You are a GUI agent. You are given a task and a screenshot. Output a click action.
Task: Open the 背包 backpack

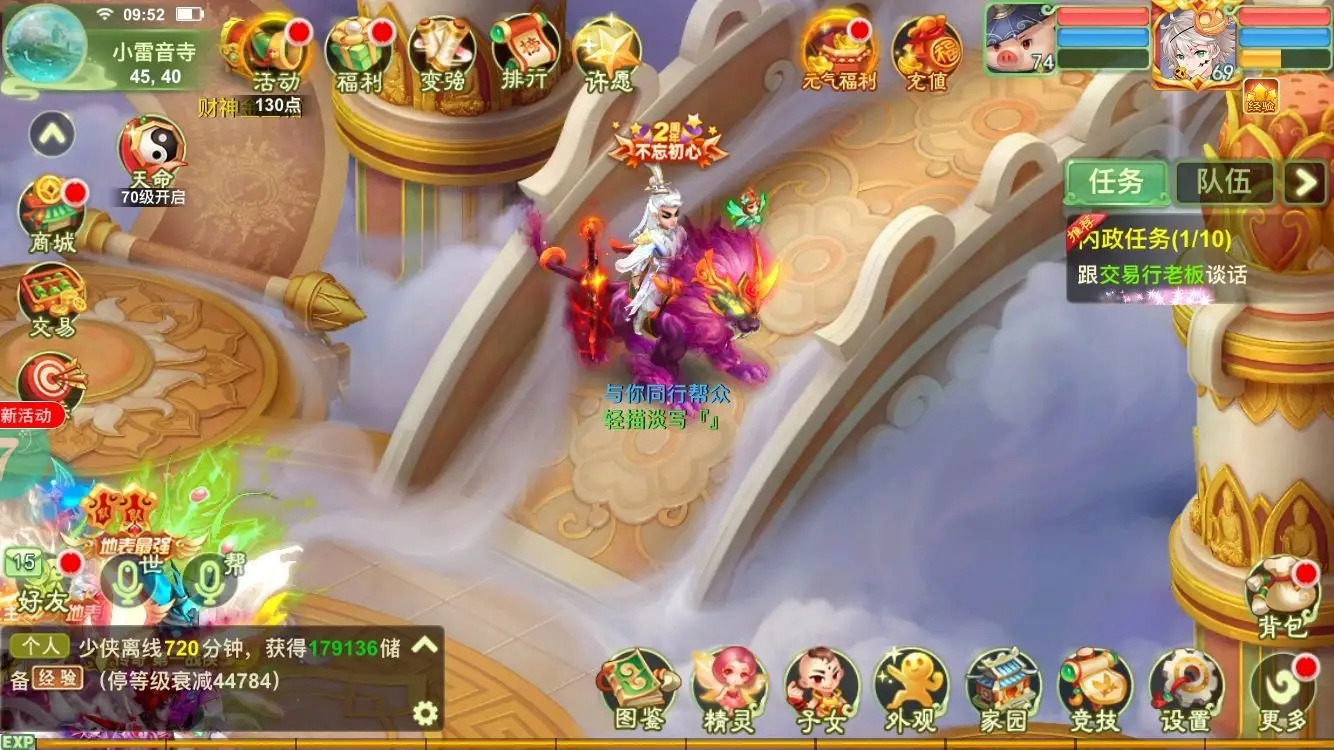point(1282,598)
